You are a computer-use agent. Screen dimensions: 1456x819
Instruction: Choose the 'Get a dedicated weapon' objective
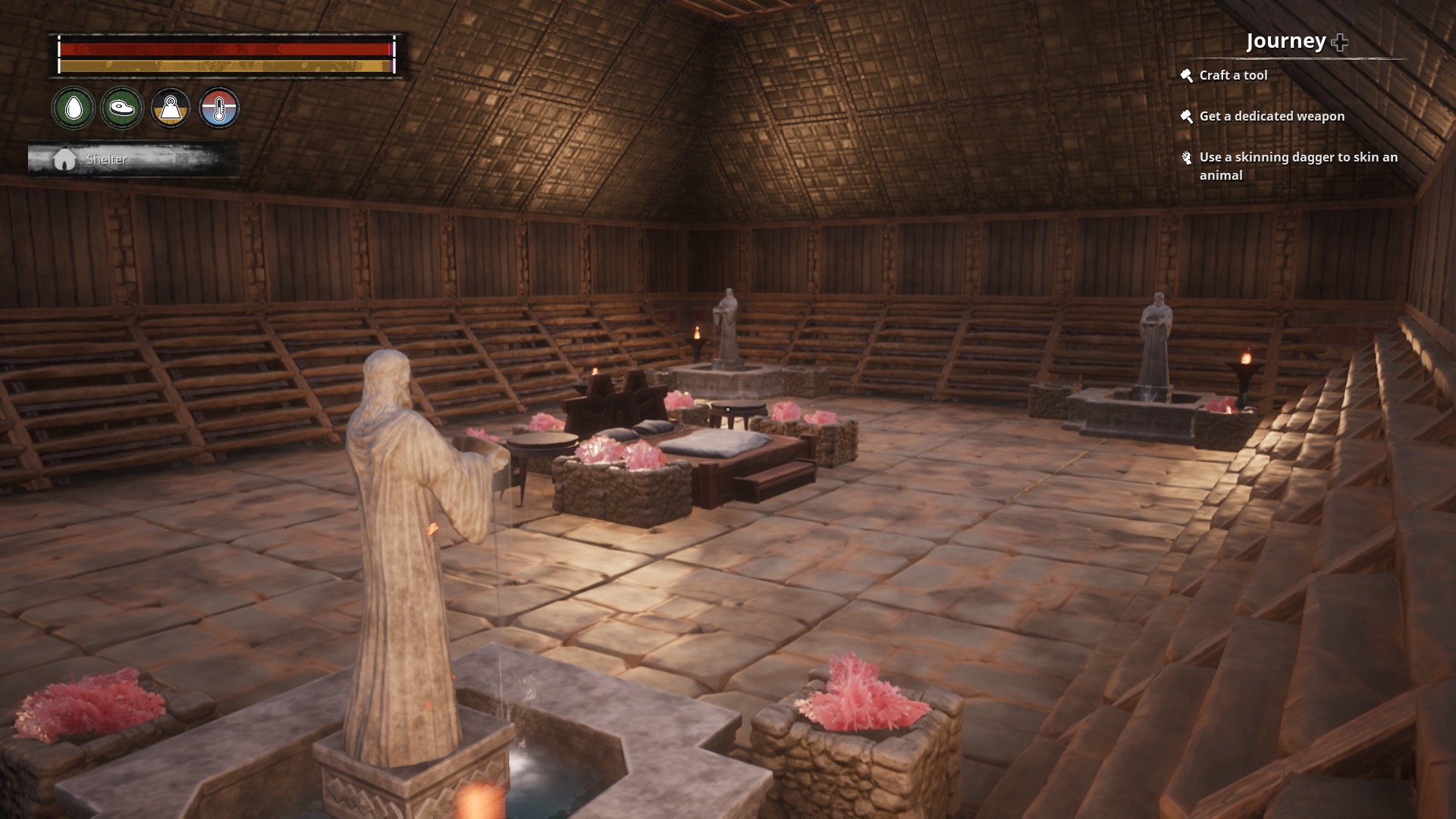(x=1272, y=116)
